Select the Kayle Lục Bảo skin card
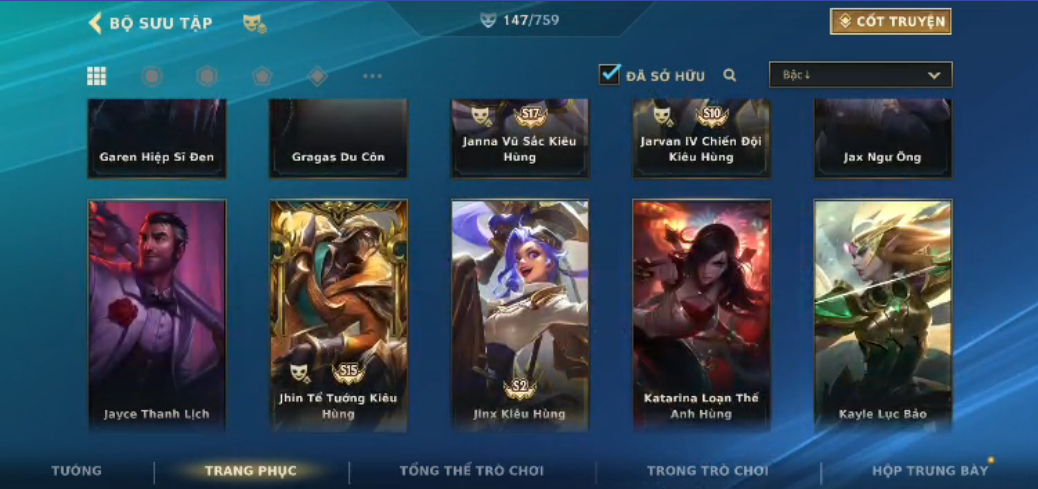Viewport: 1038px width, 489px height. click(x=883, y=315)
